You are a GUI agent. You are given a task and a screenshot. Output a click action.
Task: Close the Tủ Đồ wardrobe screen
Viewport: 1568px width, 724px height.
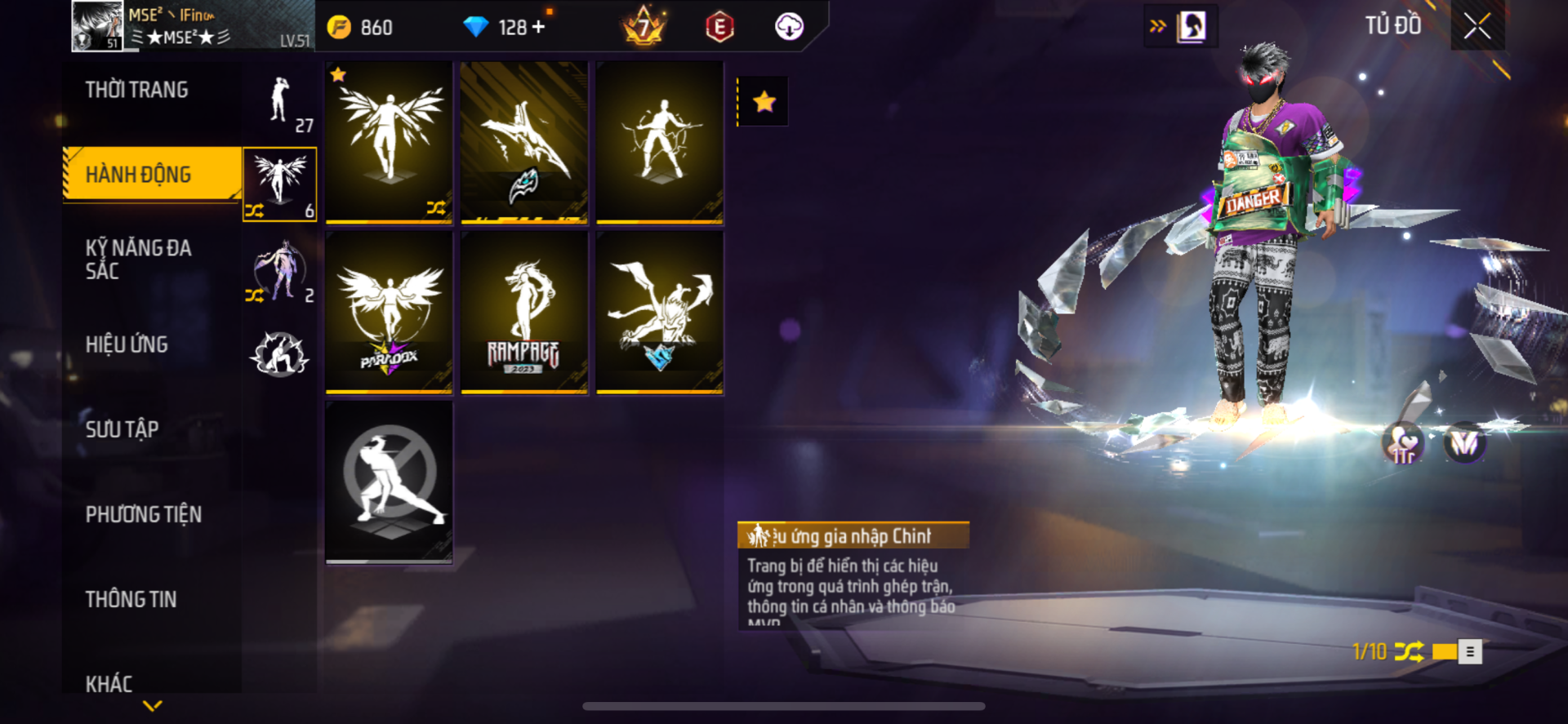click(x=1477, y=26)
